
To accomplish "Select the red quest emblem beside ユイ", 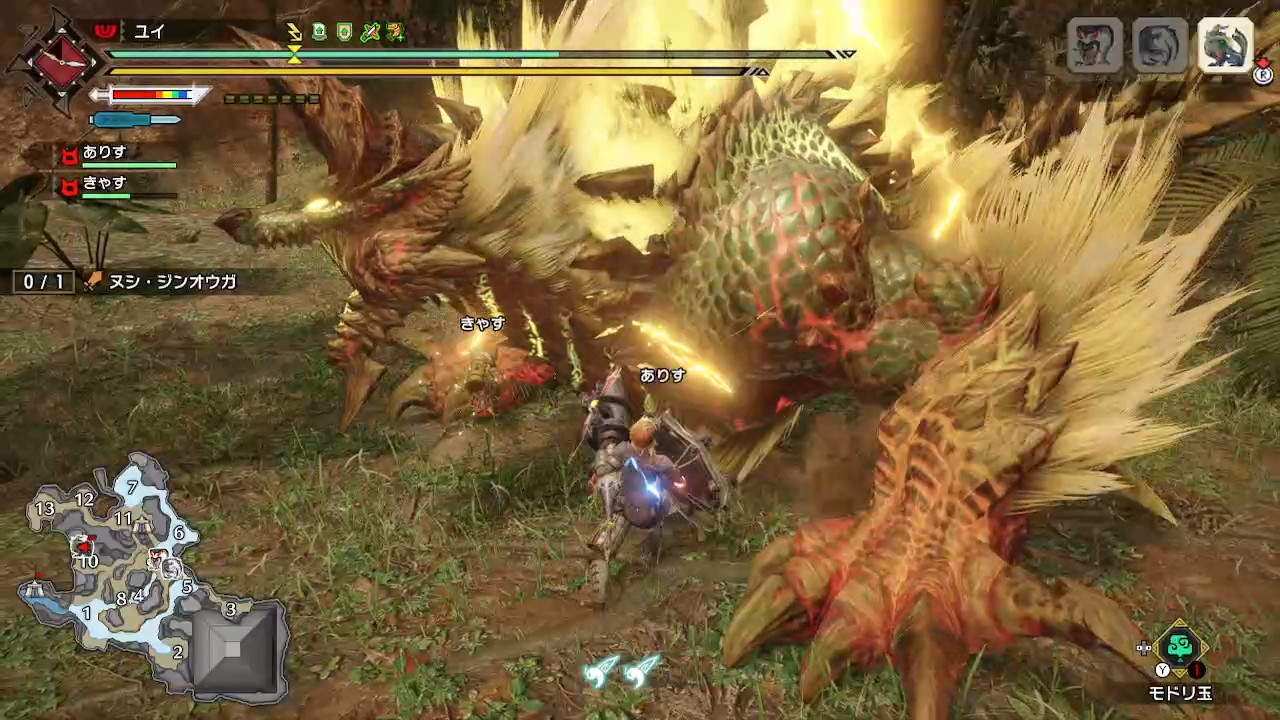I will pyautogui.click(x=105, y=31).
